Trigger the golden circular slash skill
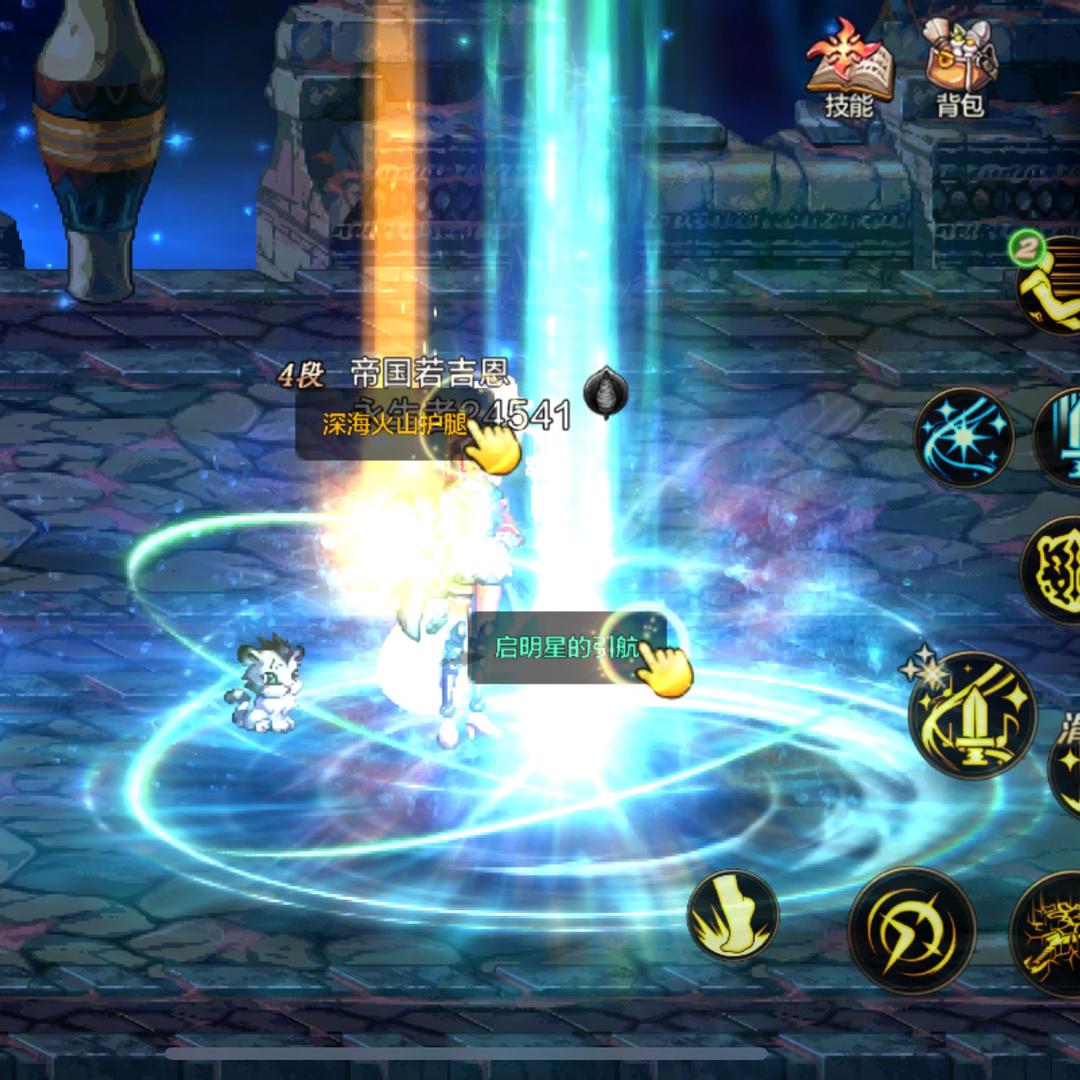Screen dimensions: 1080x1080 click(911, 930)
